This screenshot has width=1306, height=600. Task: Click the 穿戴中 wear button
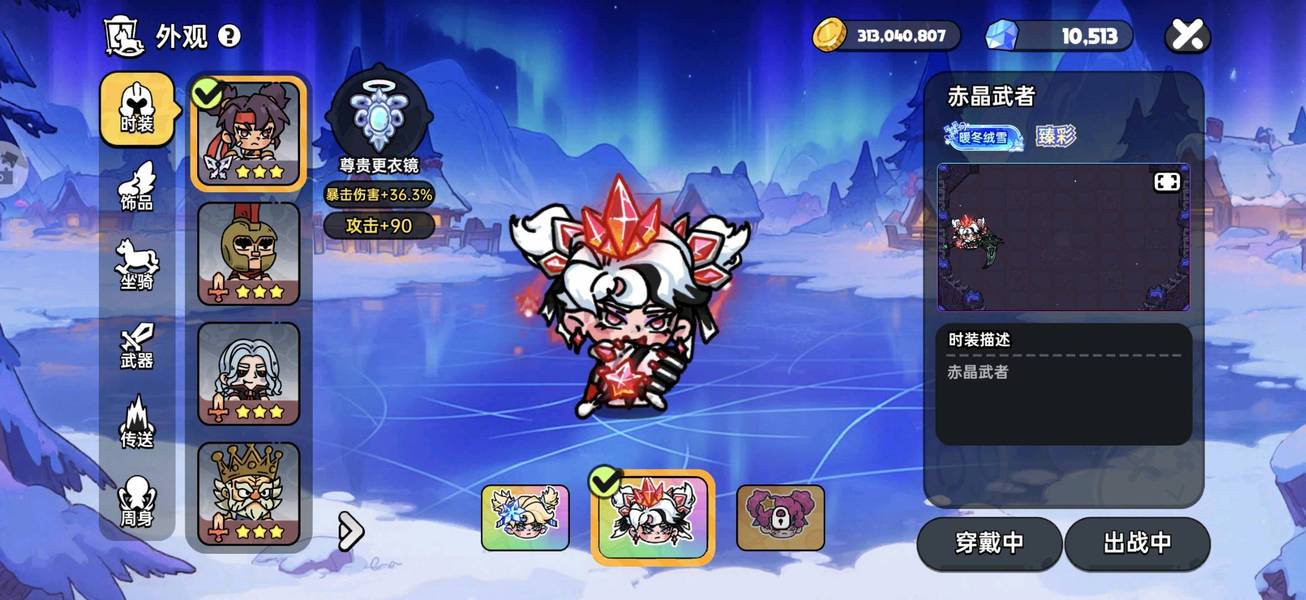tap(989, 543)
